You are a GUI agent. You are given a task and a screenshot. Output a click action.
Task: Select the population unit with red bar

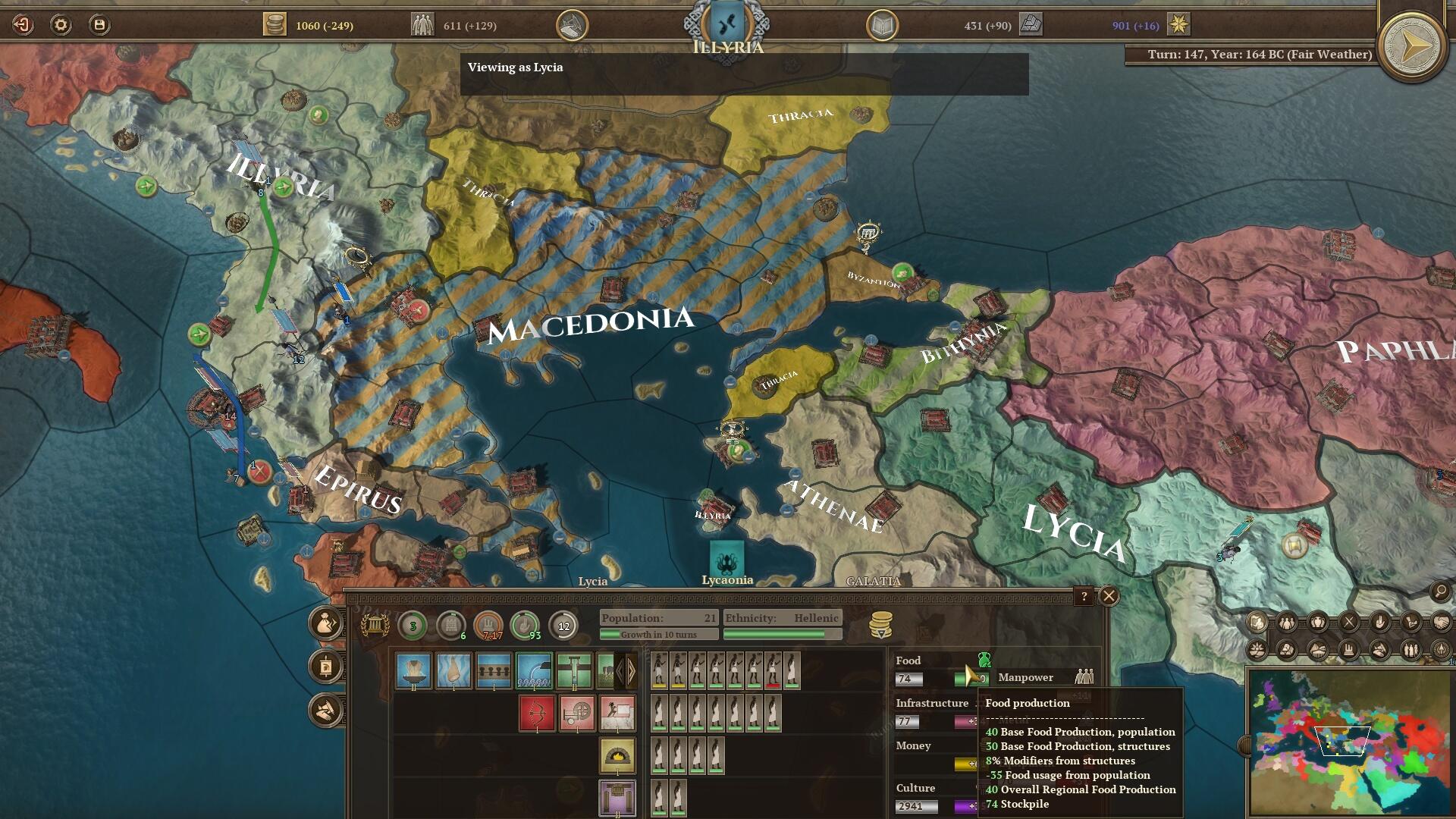click(x=773, y=670)
